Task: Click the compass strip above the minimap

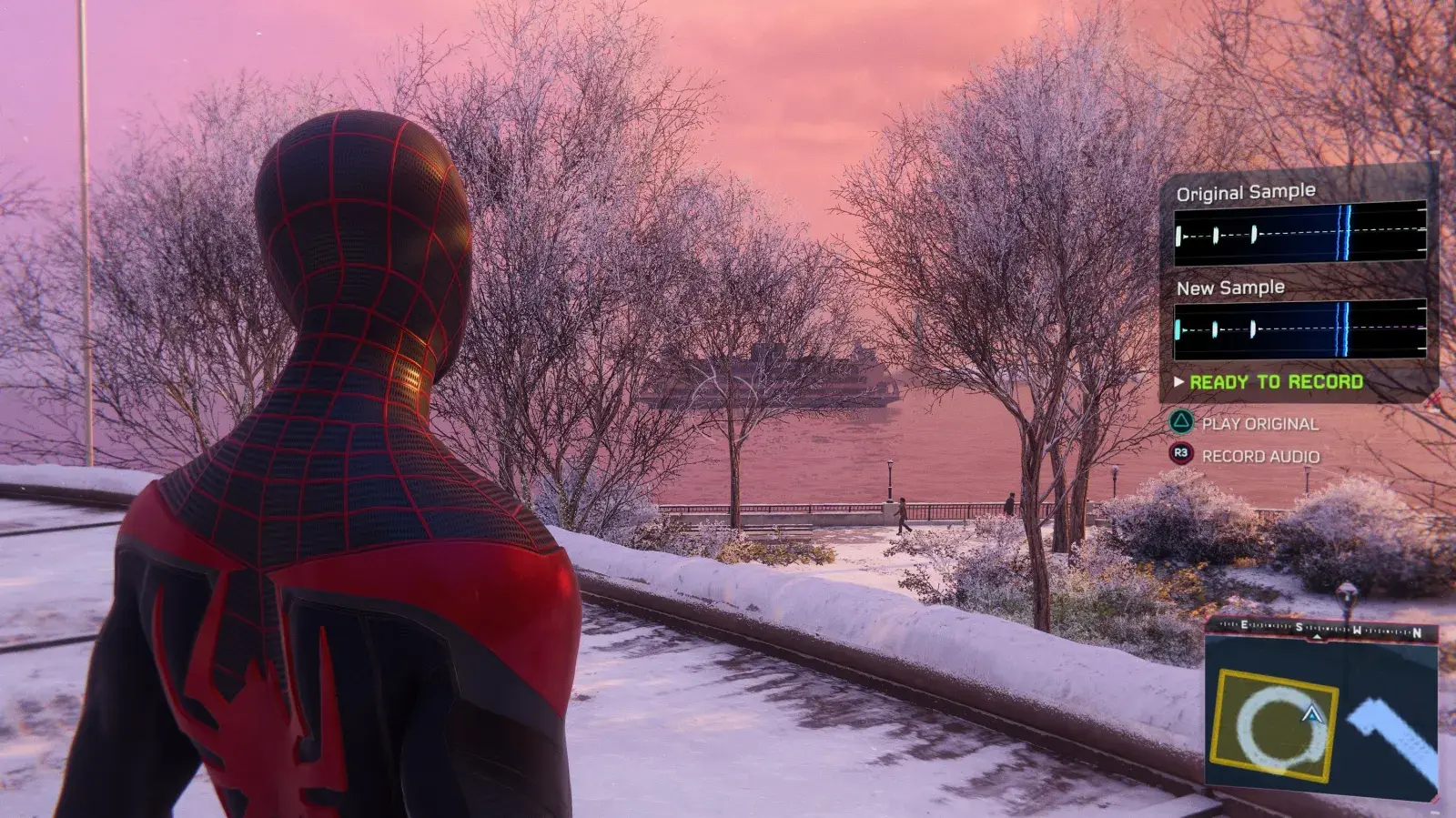Action: click(1321, 630)
